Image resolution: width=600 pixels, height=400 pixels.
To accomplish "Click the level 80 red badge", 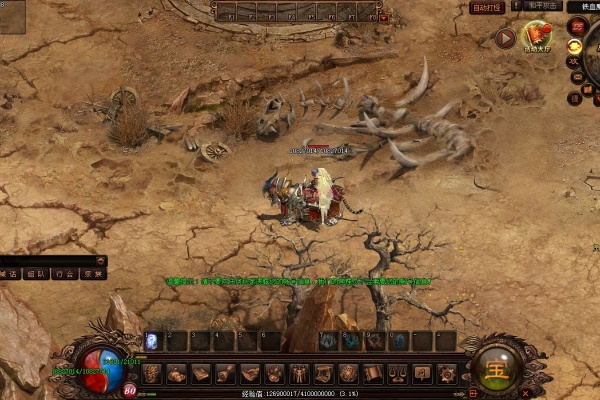I will 130,391.
